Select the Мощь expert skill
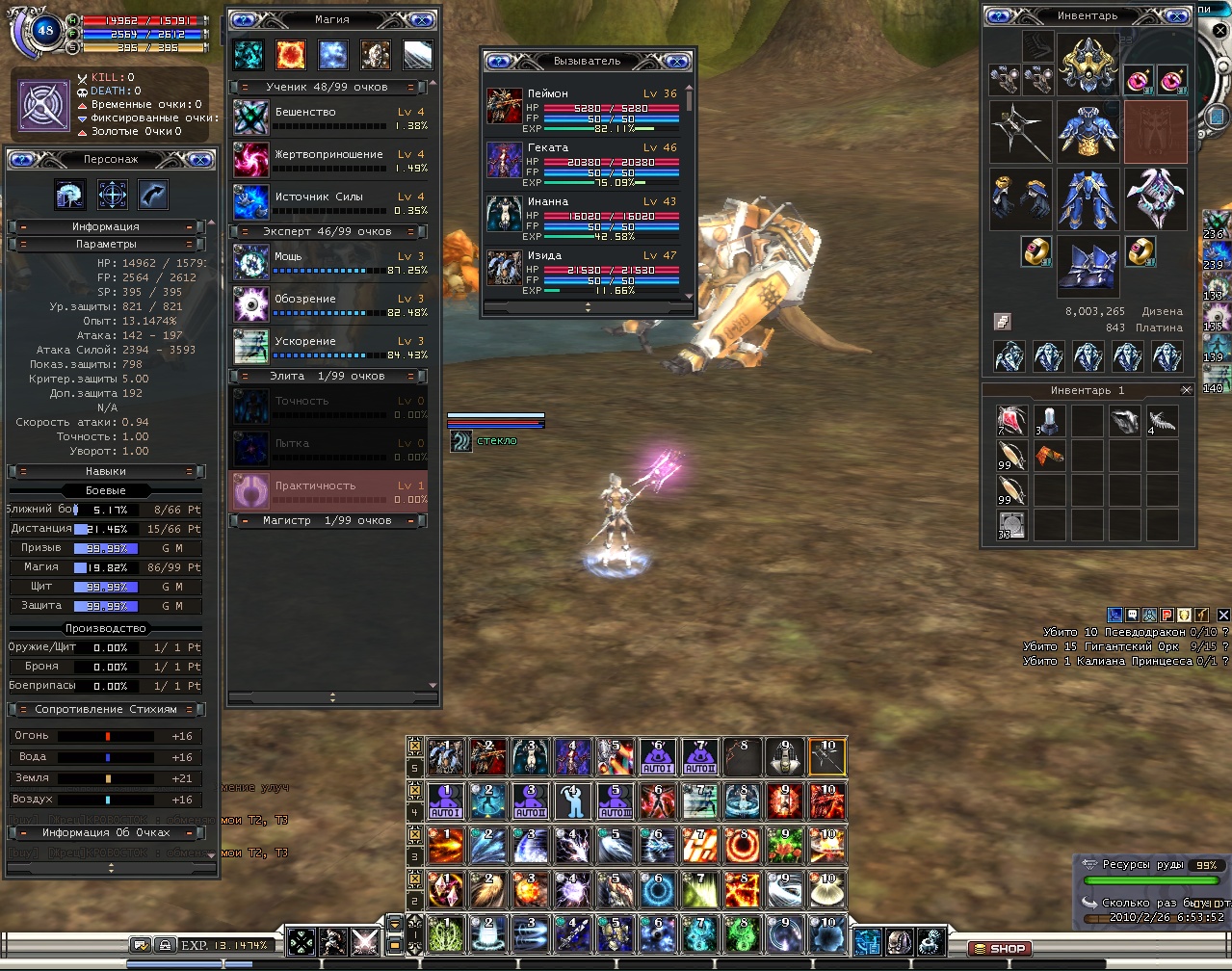Image resolution: width=1232 pixels, height=971 pixels. [329, 263]
